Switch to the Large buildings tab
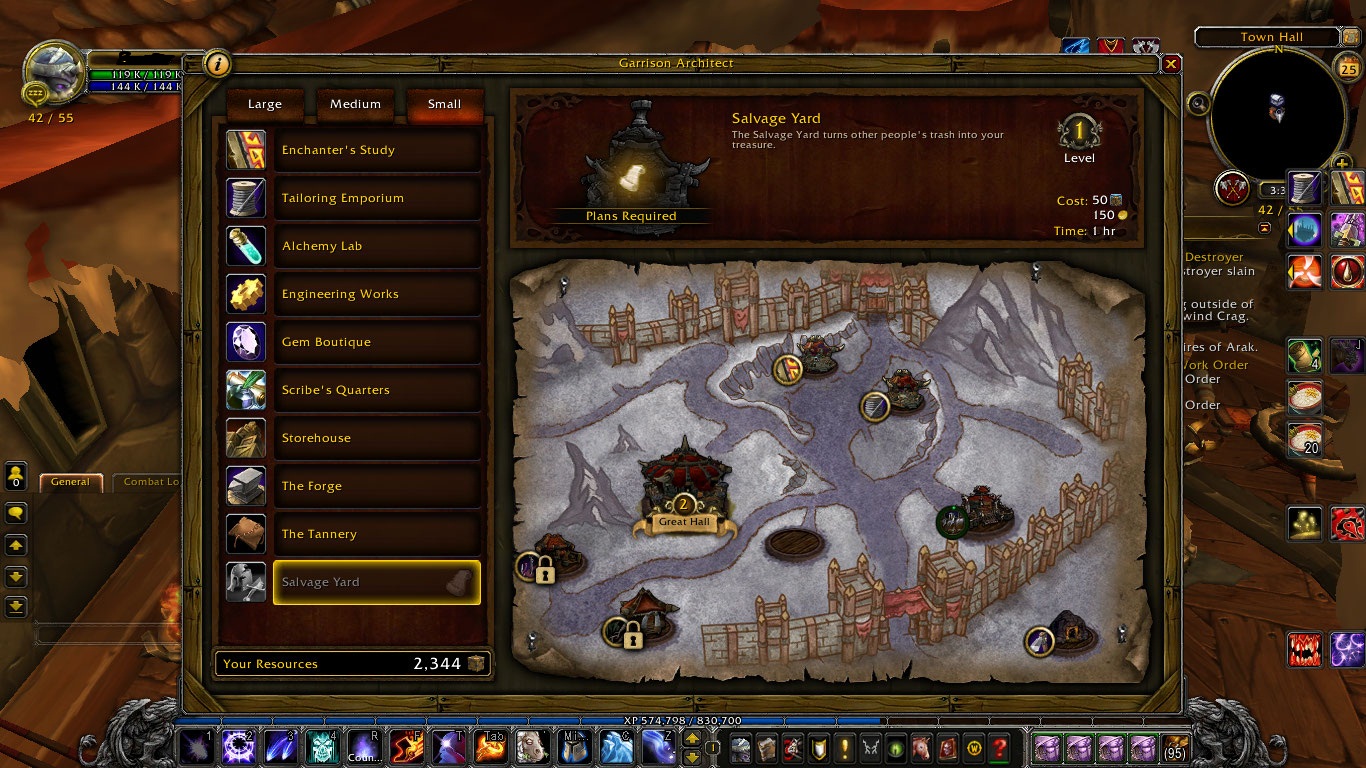 pyautogui.click(x=265, y=104)
